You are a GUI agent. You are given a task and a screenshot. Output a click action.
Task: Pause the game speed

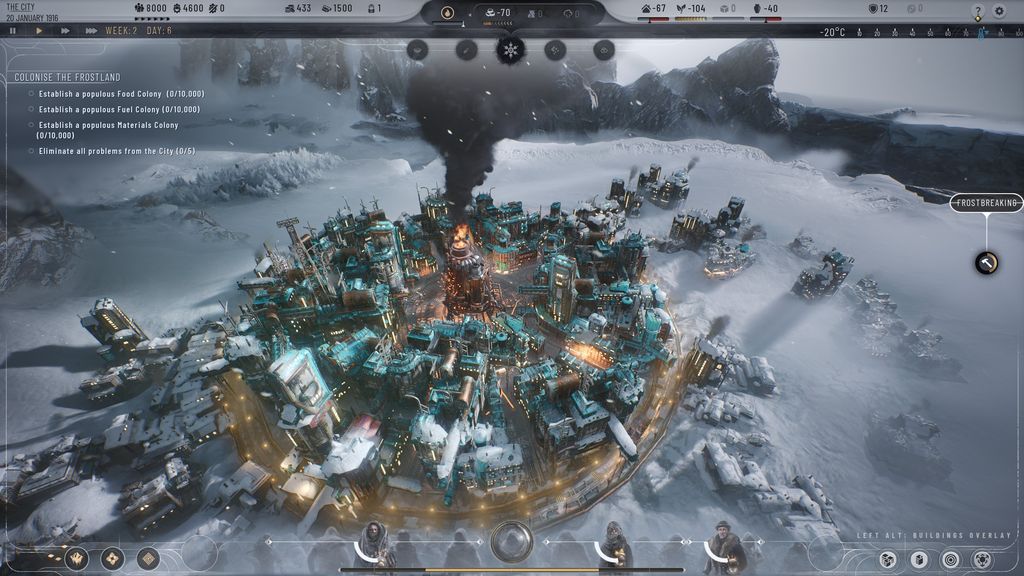click(13, 31)
